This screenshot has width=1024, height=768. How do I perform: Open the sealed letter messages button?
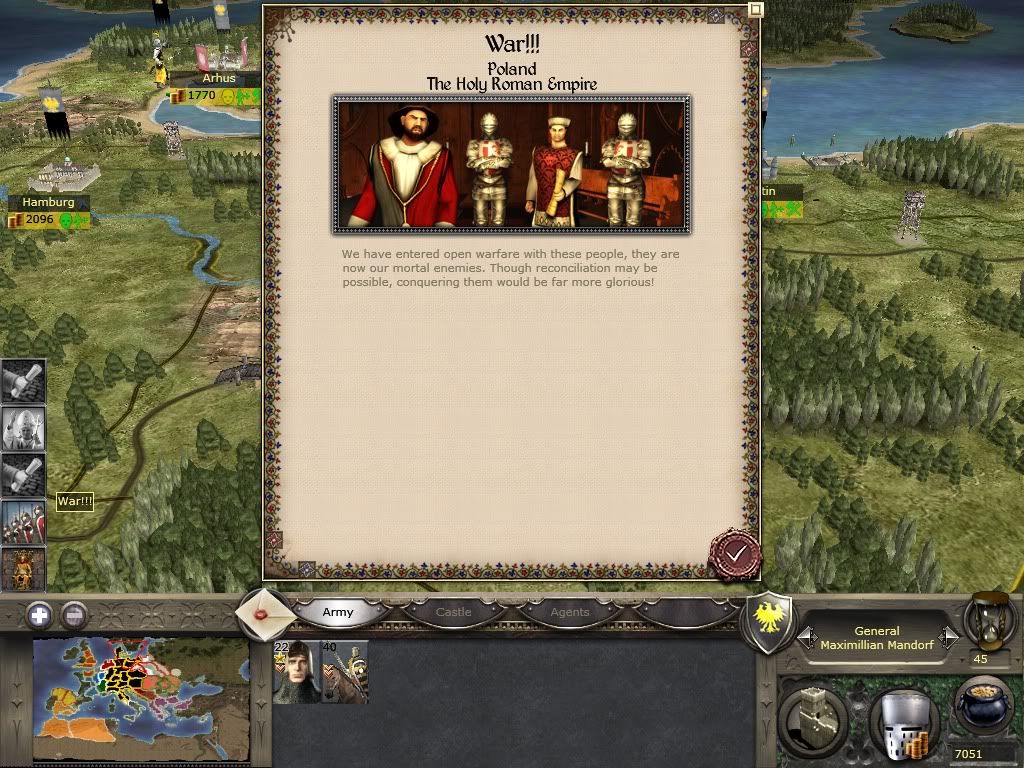tap(266, 611)
